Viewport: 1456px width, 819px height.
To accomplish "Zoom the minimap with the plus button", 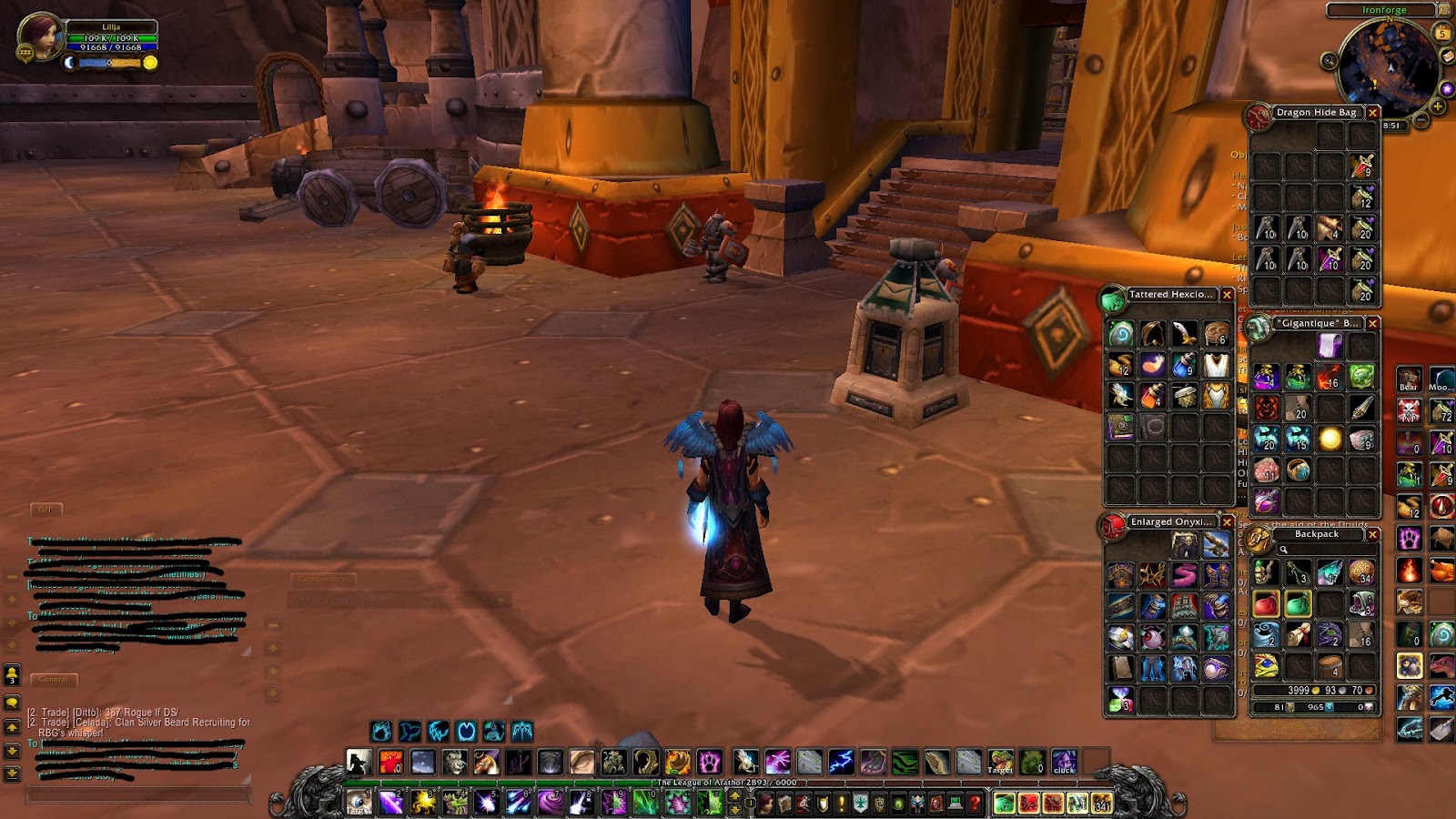I will 1438,106.
